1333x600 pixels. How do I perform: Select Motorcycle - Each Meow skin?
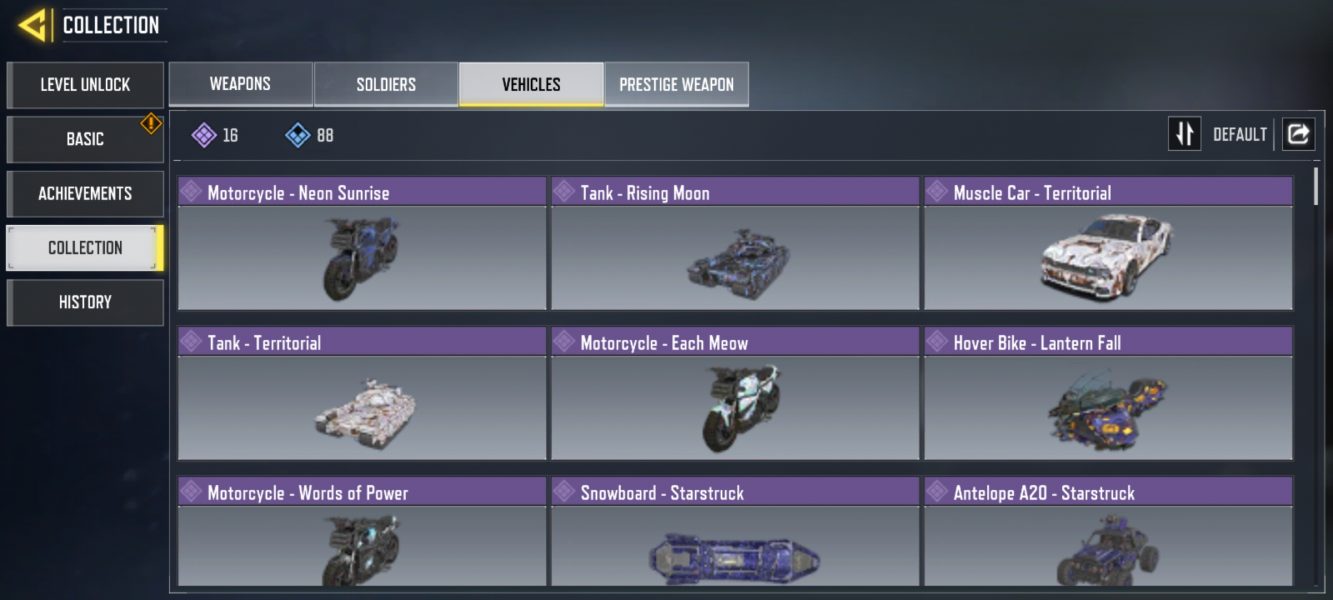(735, 394)
